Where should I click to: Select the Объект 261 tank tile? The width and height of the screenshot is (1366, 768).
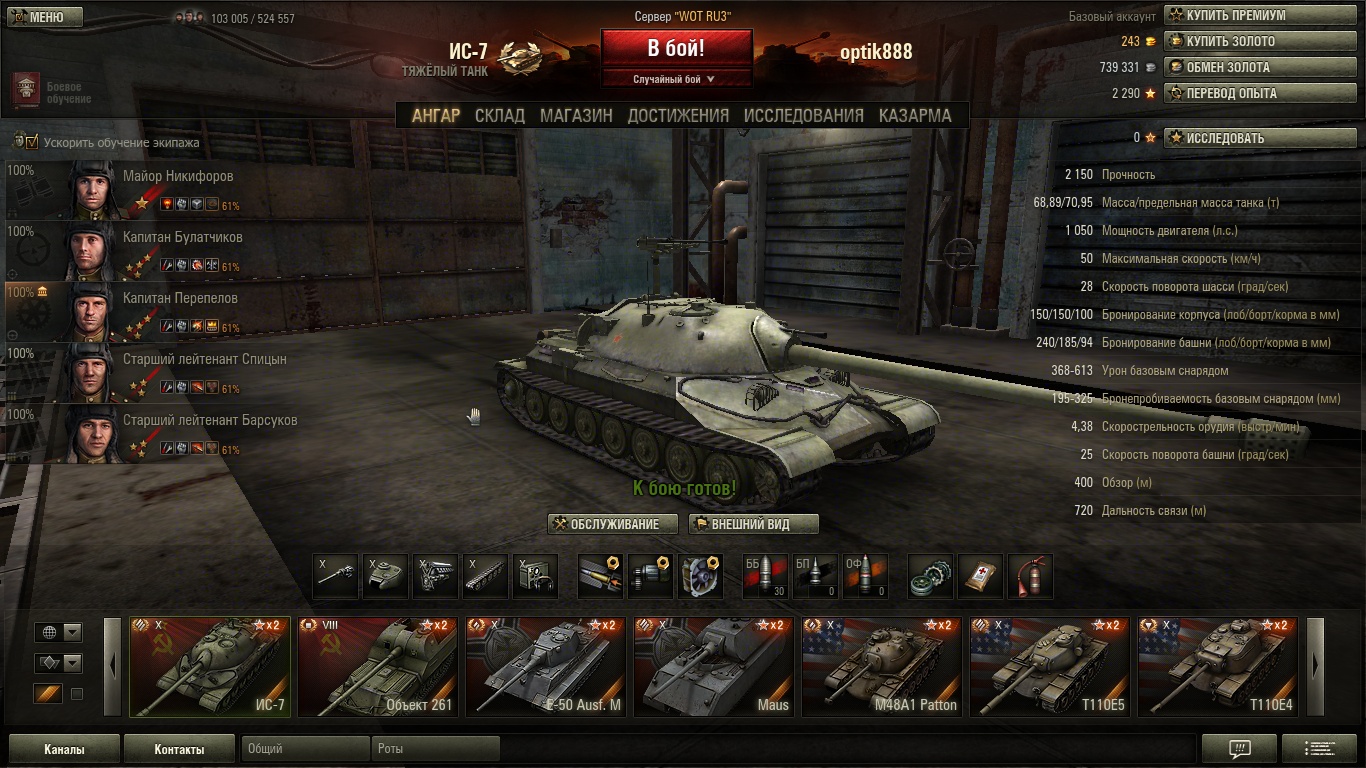click(x=377, y=666)
